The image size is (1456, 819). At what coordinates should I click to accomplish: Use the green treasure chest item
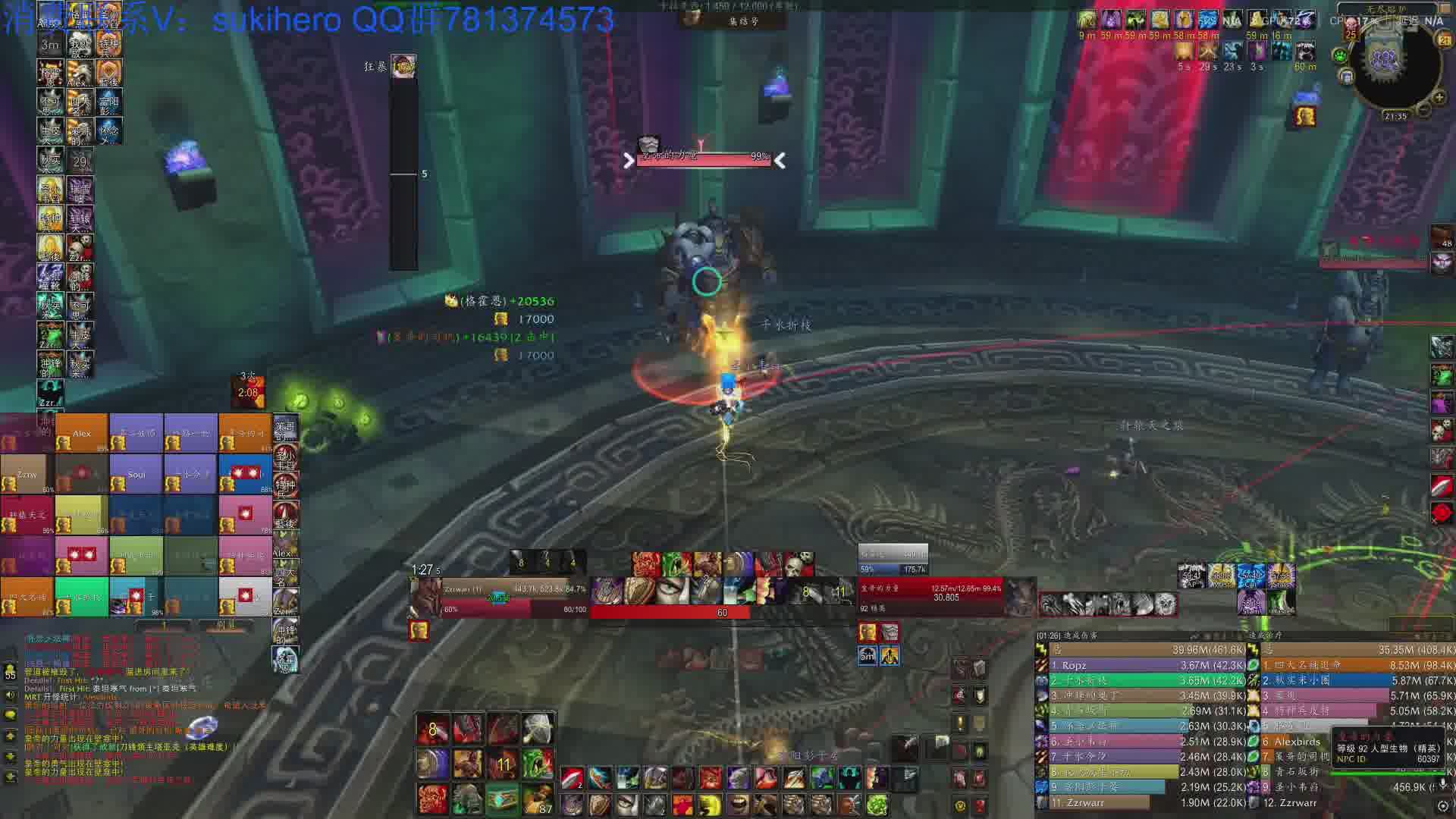tap(500, 799)
